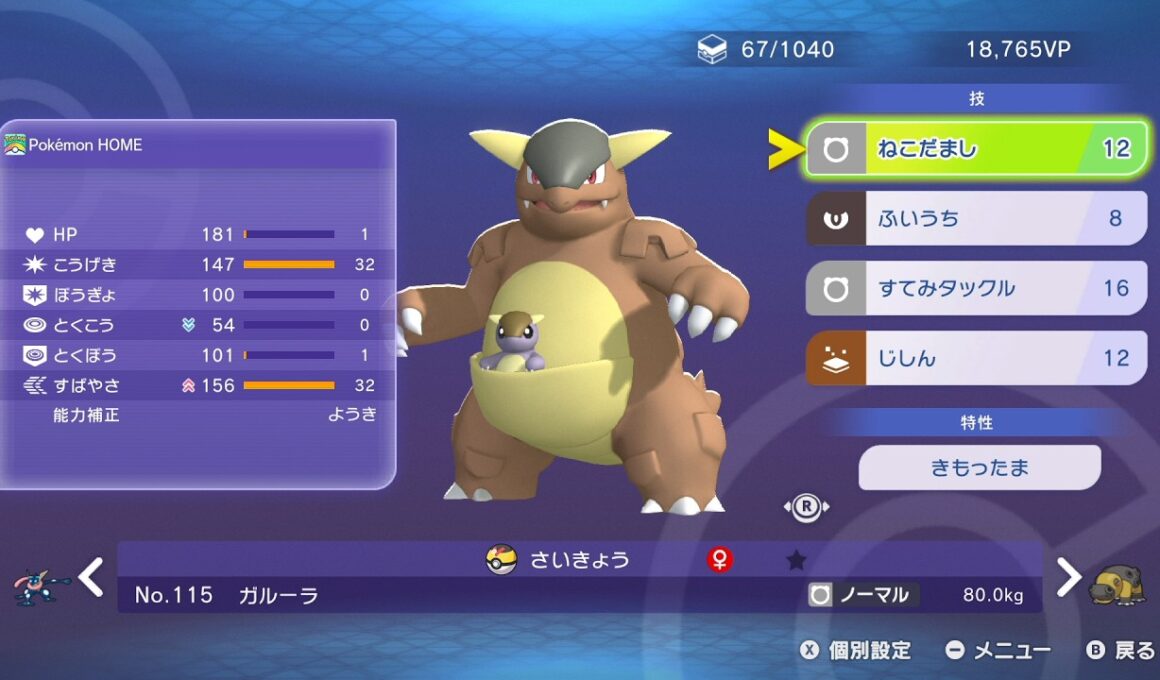
Task: Toggle the star favorite marker
Action: click(796, 560)
